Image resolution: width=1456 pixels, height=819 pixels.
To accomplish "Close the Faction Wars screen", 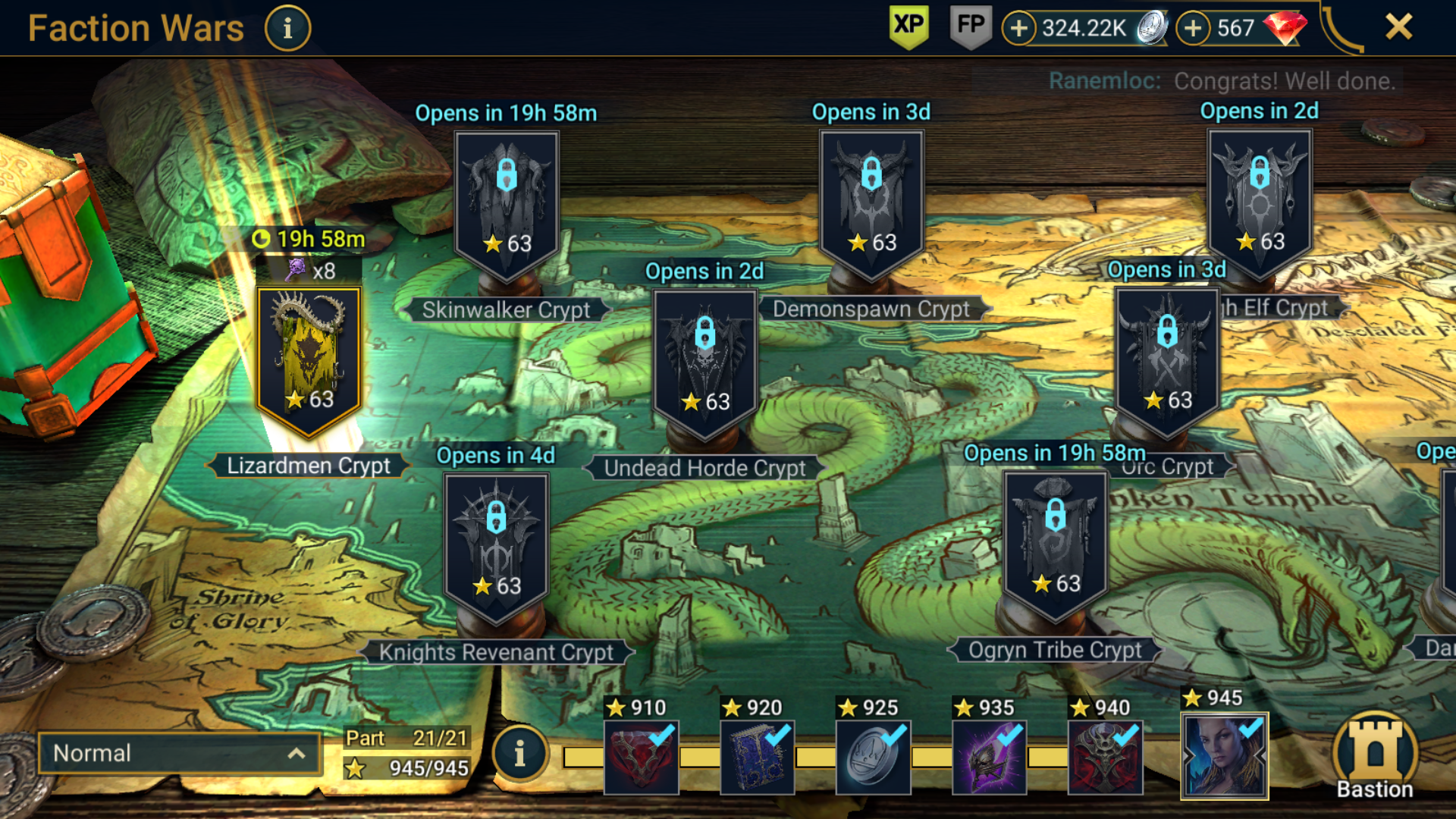I will point(1398,27).
